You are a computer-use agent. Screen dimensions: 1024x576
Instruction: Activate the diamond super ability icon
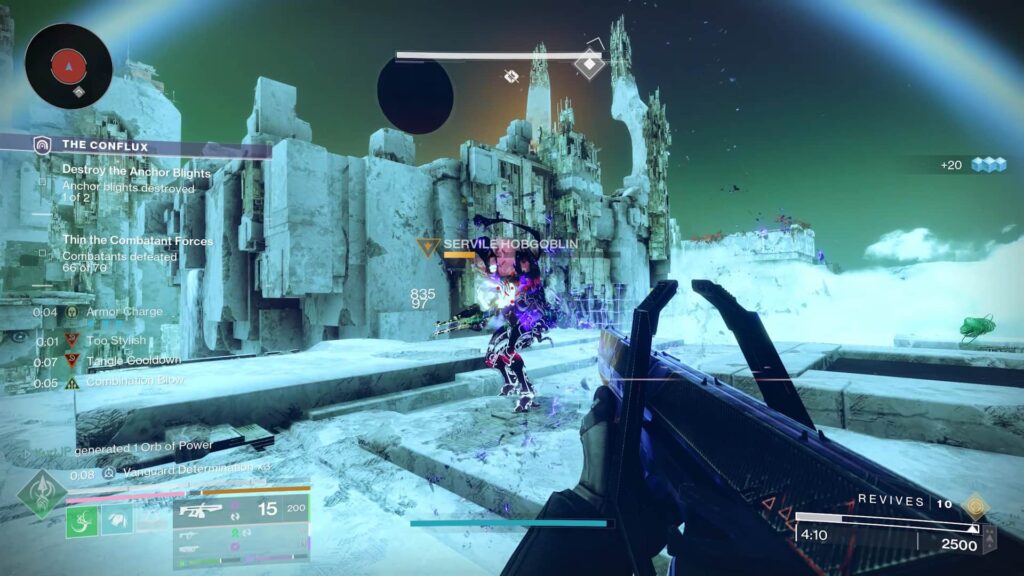(41, 494)
